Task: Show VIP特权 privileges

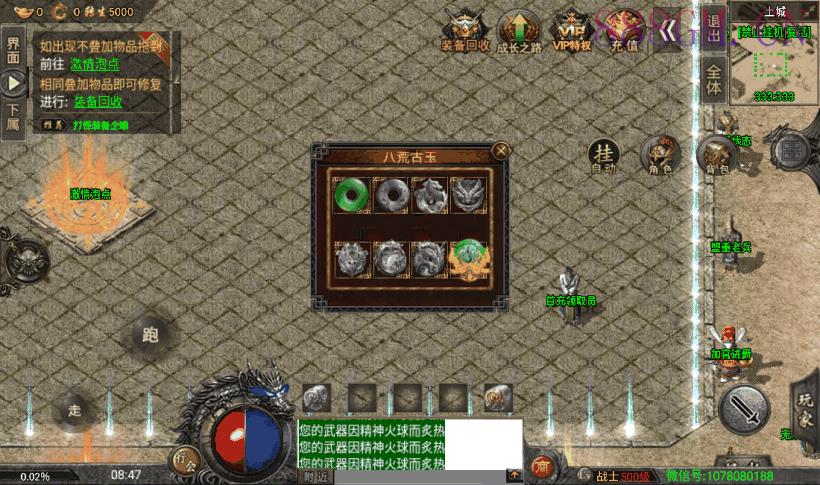Action: tap(571, 31)
